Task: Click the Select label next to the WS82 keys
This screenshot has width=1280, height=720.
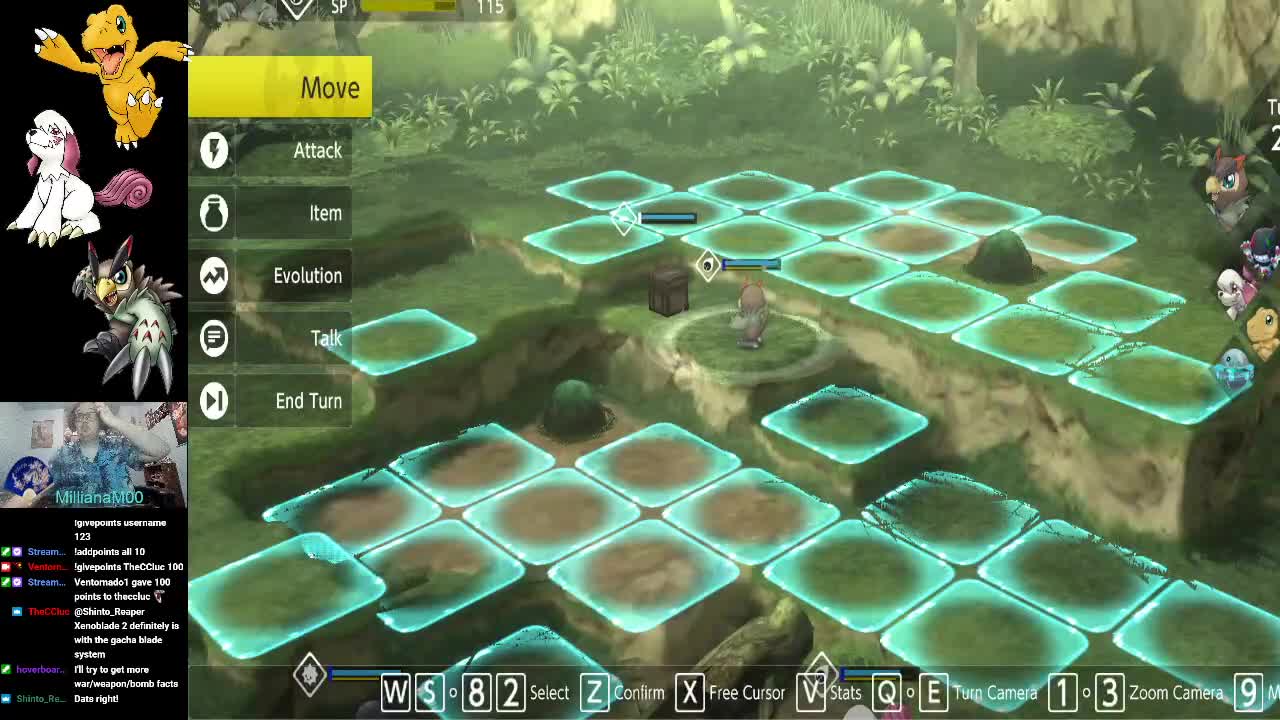Action: point(549,691)
